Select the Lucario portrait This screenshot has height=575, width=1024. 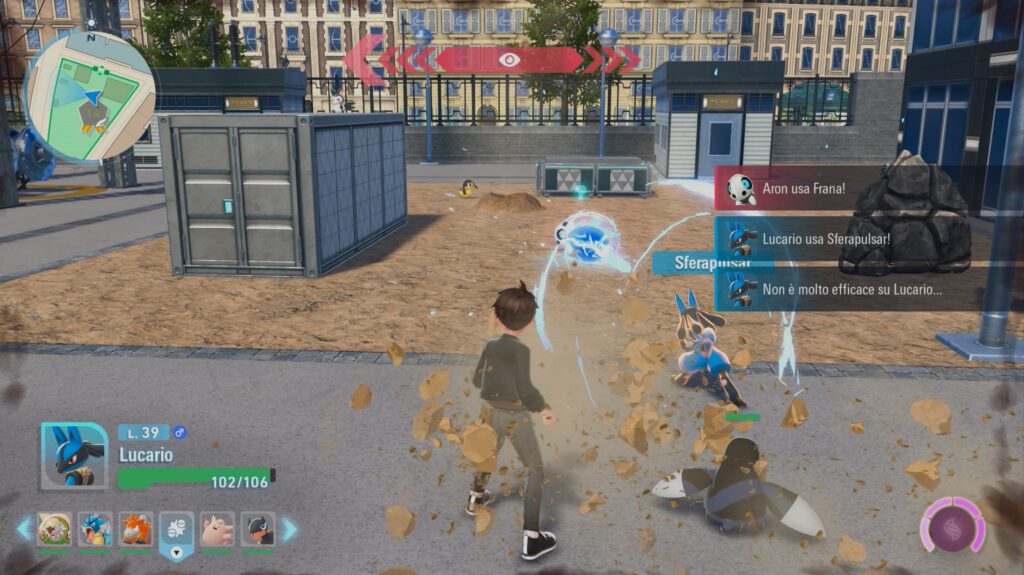[x=73, y=456]
